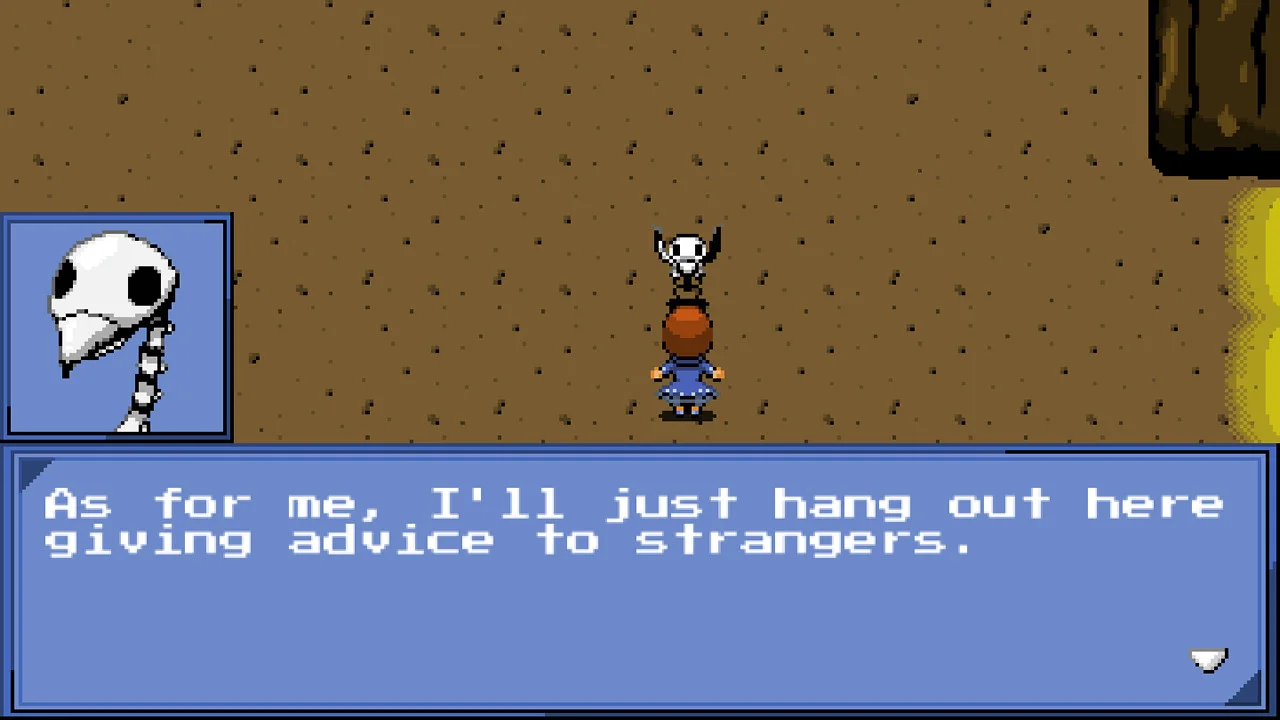Click the dialogue continue arrow
Viewport: 1280px width, 720px height.
[x=1208, y=659]
